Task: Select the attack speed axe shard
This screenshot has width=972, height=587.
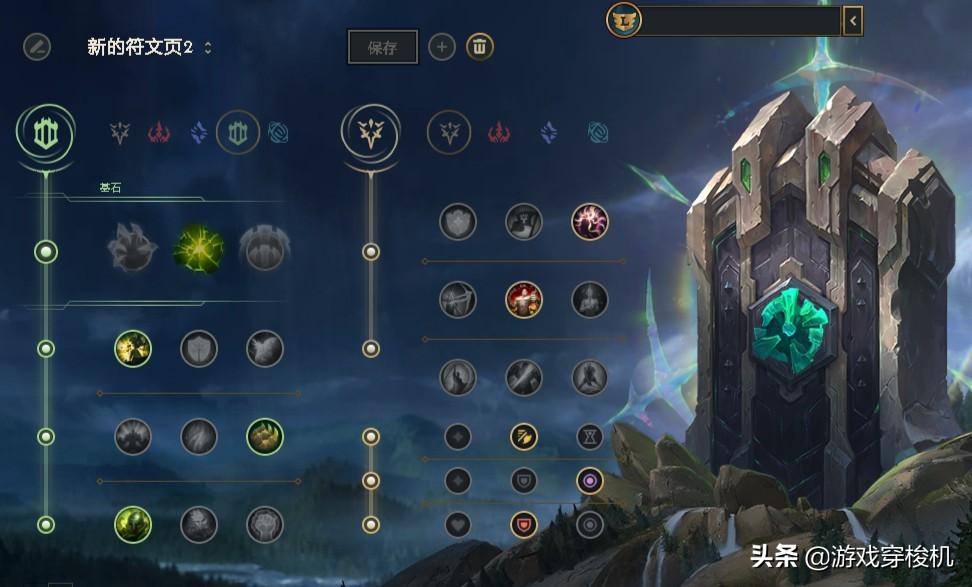Action: point(524,436)
